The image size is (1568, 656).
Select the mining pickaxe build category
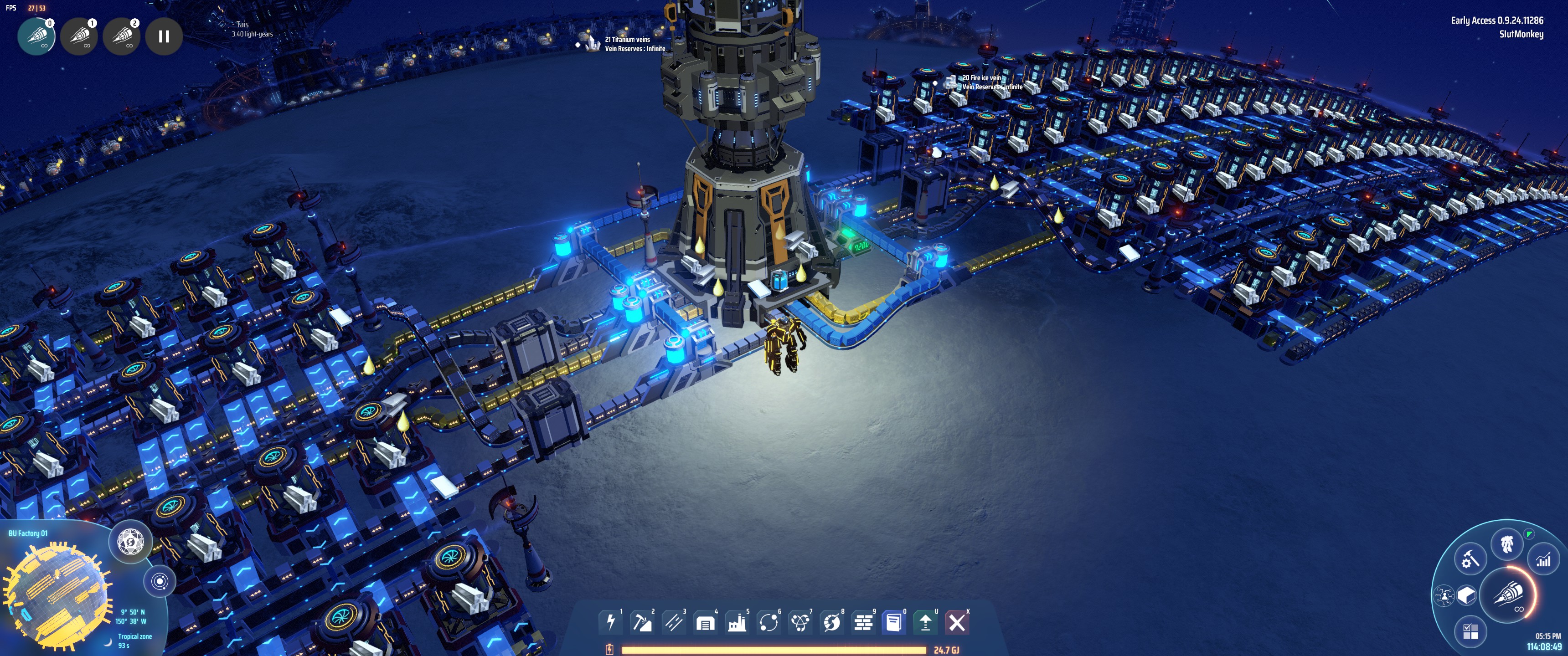642,623
